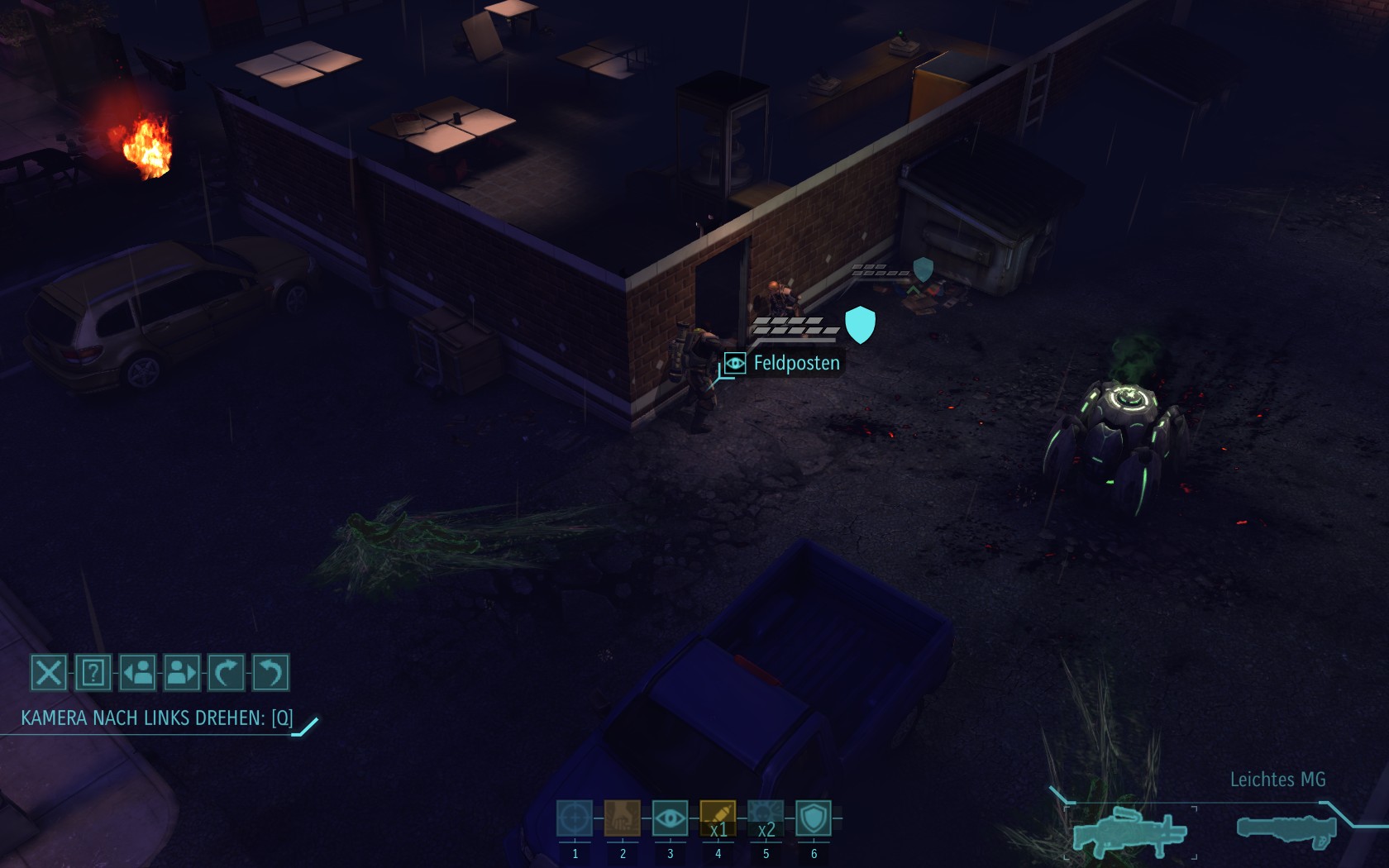
Task: Select the Leichtes MG weapon icon
Action: point(1129,831)
